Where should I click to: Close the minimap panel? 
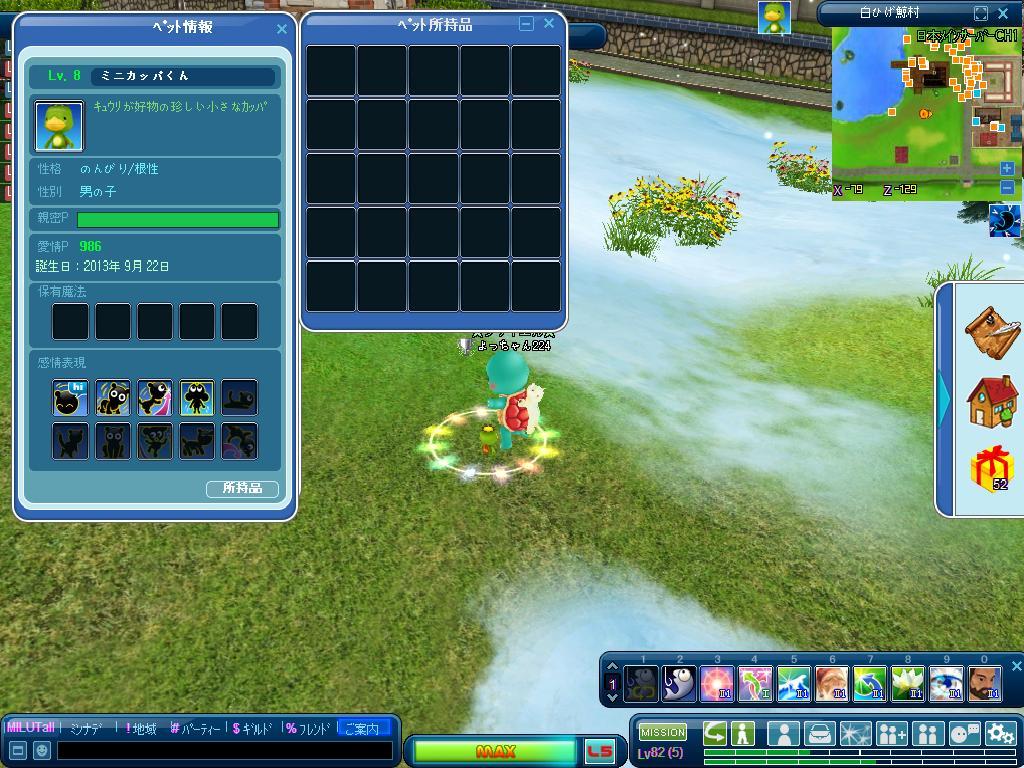1005,13
